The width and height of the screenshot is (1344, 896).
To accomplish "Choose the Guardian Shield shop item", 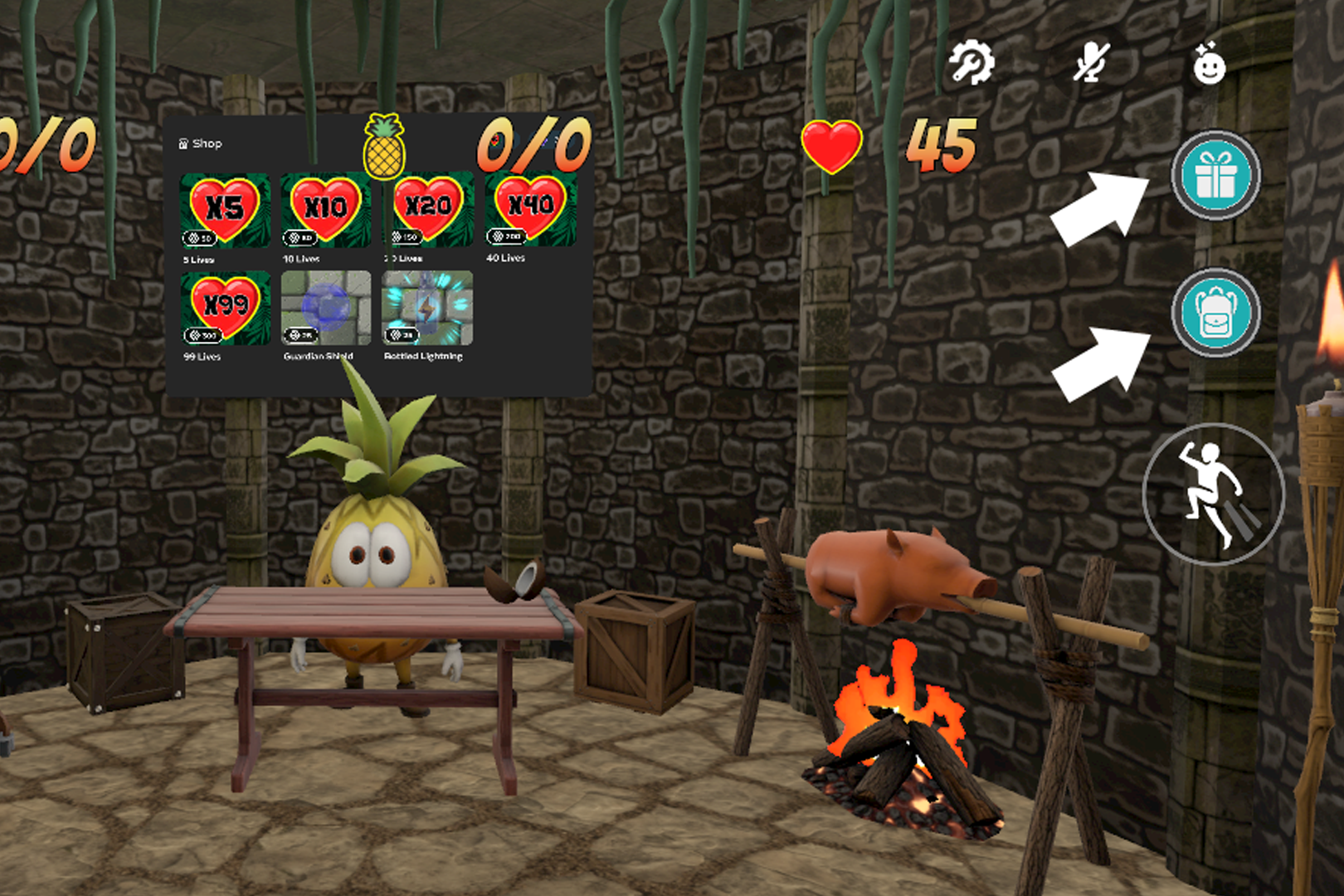I will [x=326, y=308].
